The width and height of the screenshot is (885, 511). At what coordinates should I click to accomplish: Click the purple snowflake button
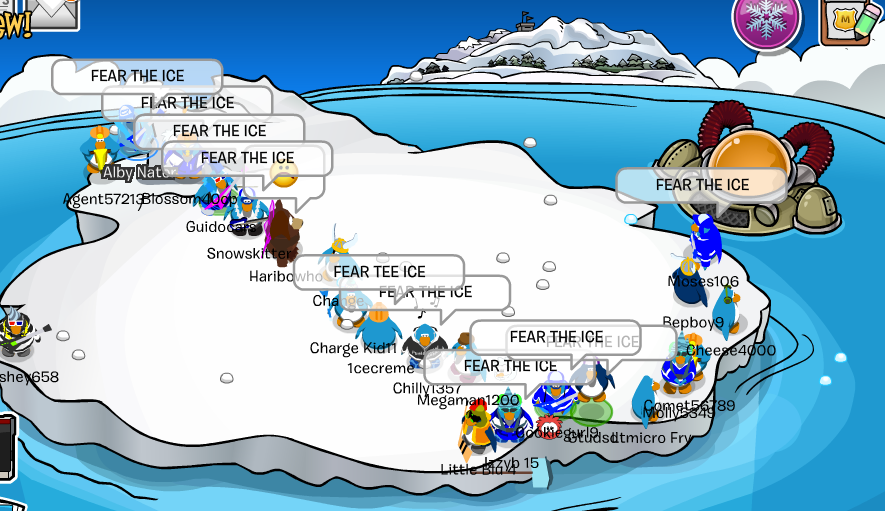click(x=767, y=20)
